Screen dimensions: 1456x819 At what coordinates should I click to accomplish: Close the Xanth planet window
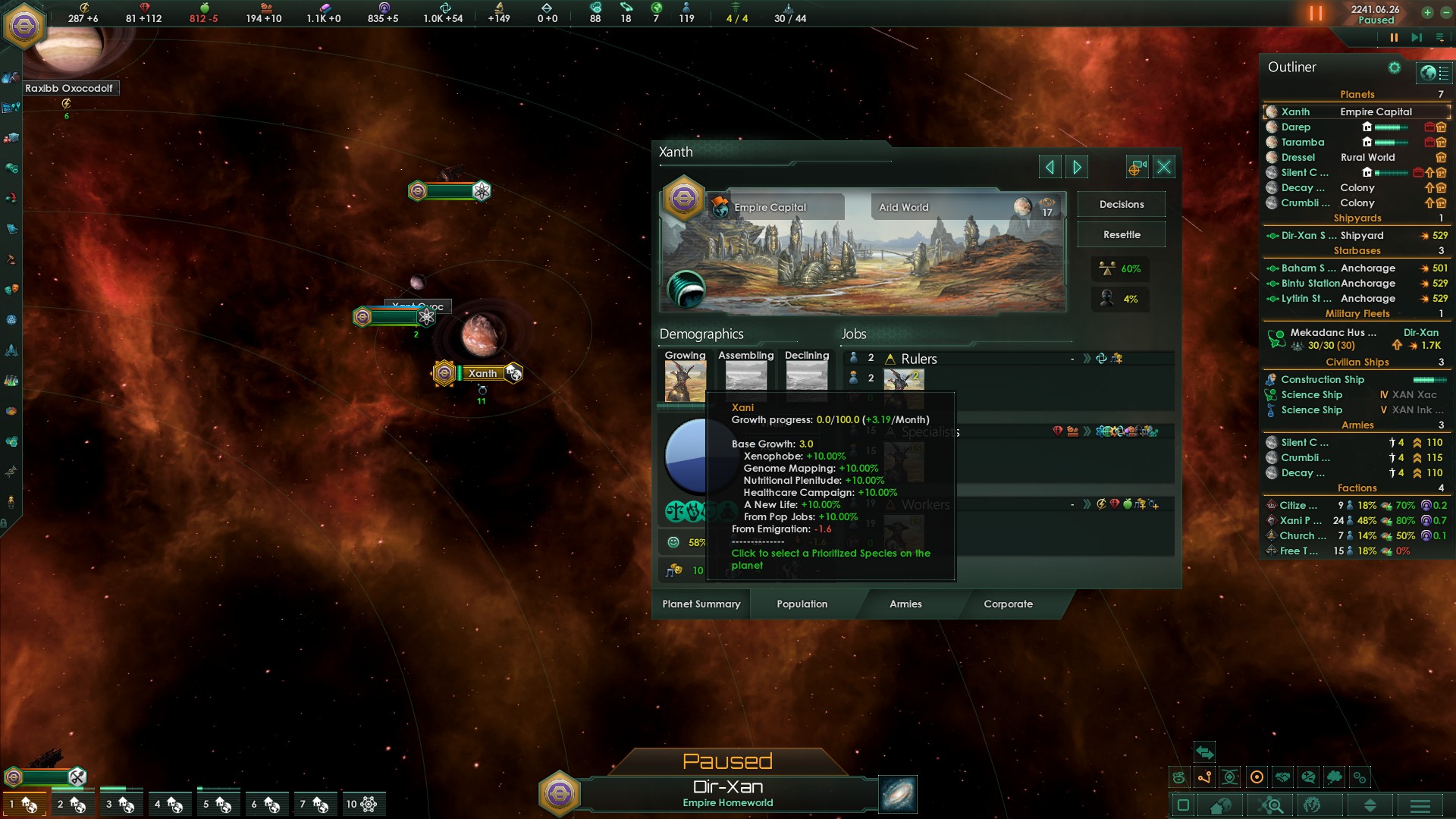tap(1164, 167)
